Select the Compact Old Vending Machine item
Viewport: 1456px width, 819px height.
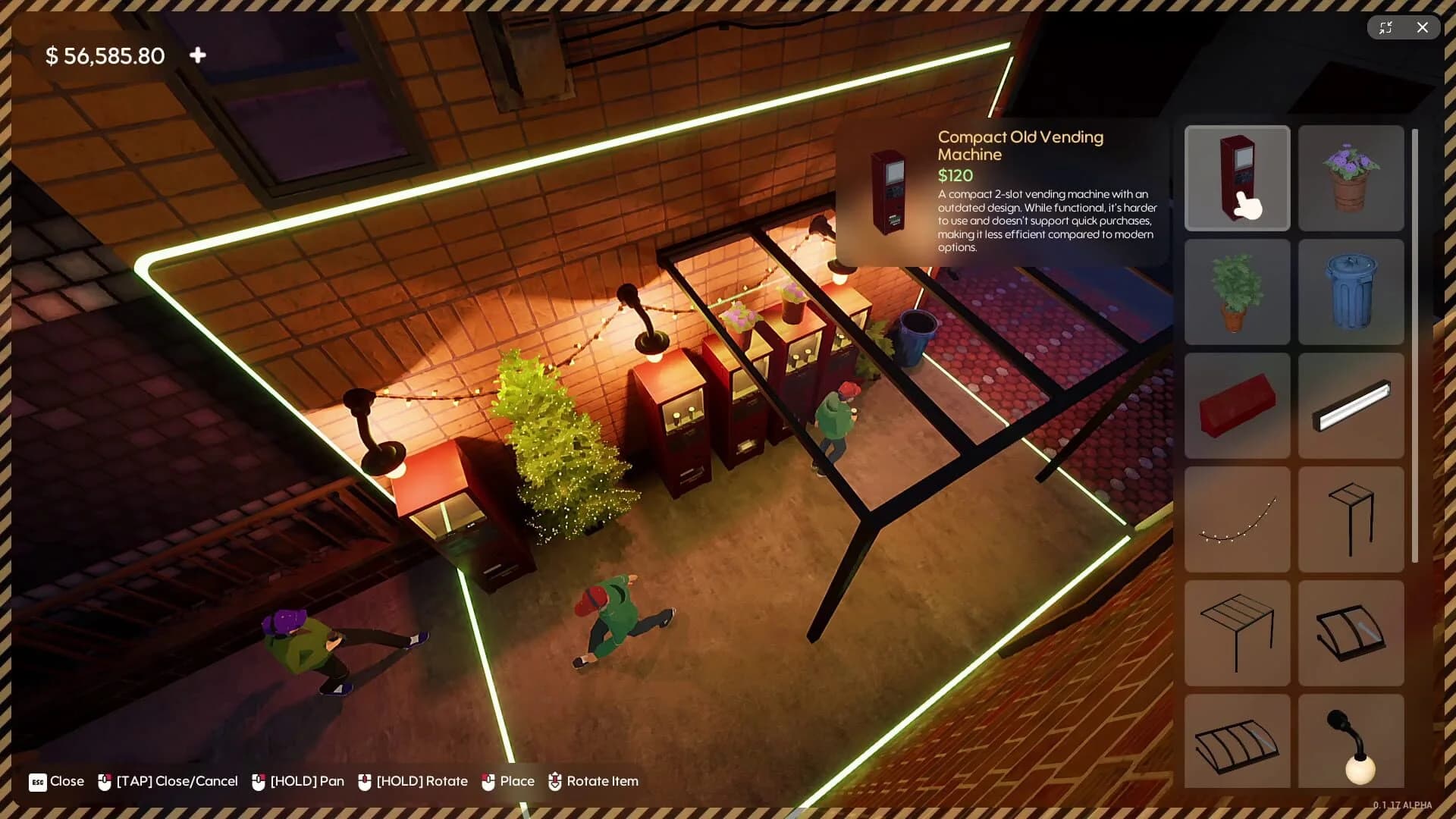(x=1236, y=178)
